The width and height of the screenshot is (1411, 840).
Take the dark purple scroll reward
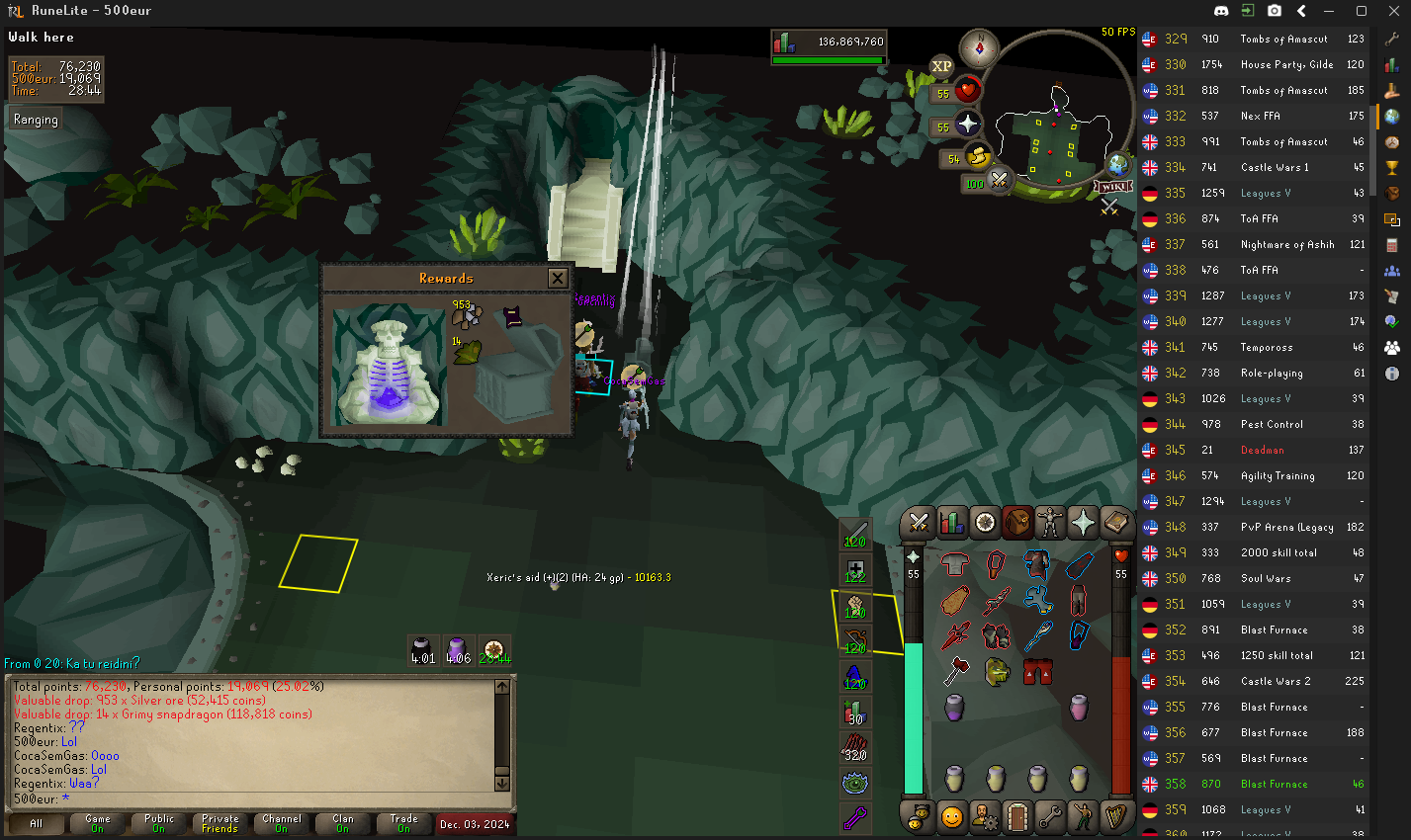[512, 317]
